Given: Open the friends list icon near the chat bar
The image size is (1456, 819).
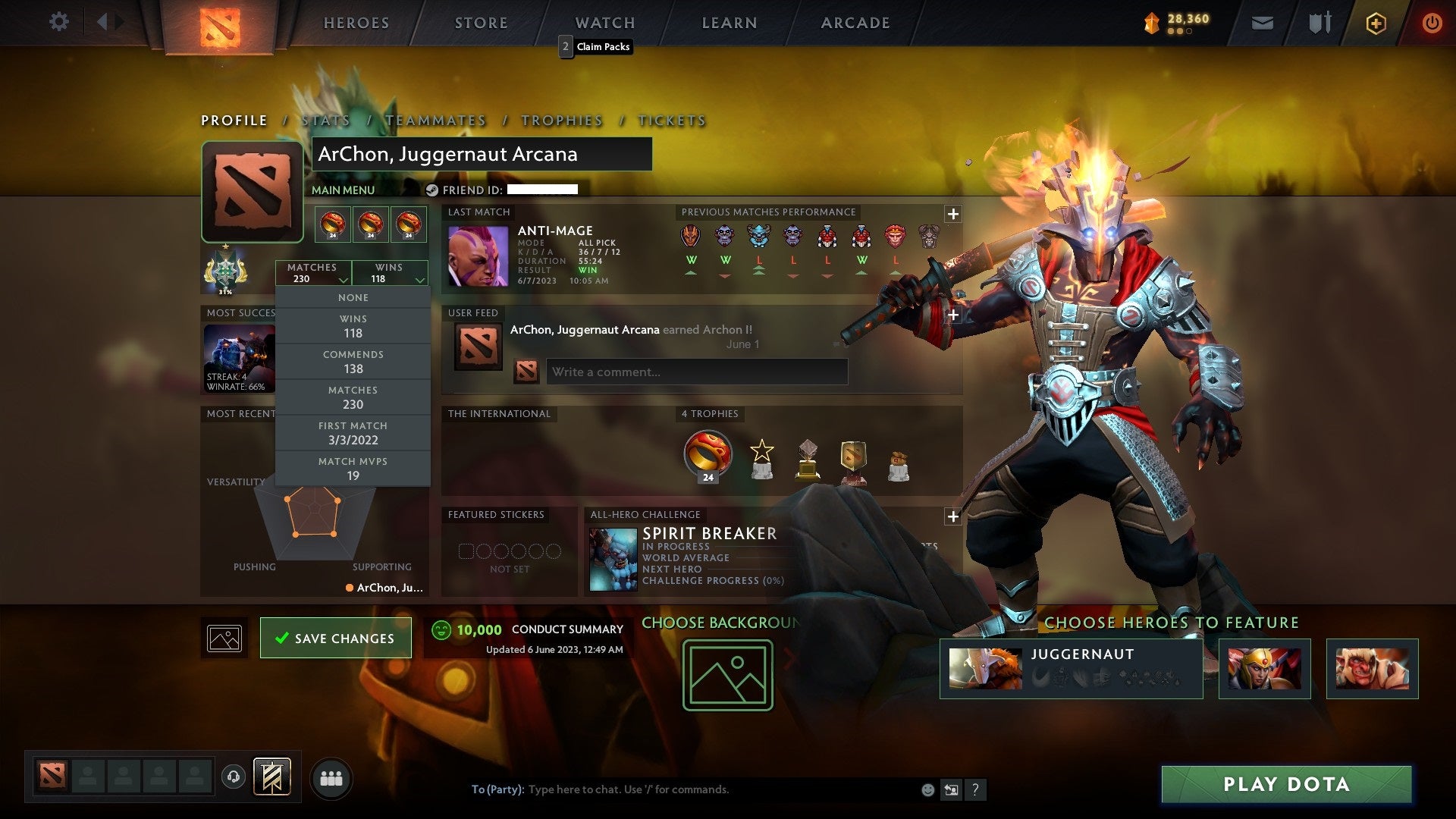Looking at the screenshot, I should coord(331,777).
